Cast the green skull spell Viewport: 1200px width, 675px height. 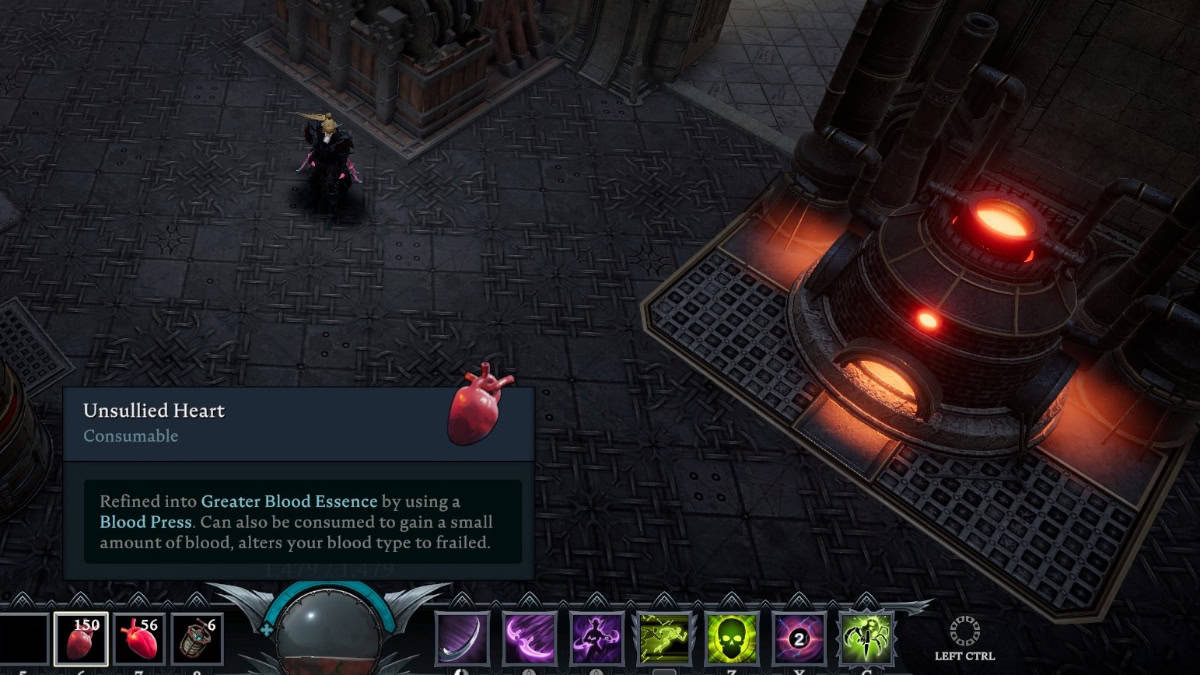click(x=733, y=639)
